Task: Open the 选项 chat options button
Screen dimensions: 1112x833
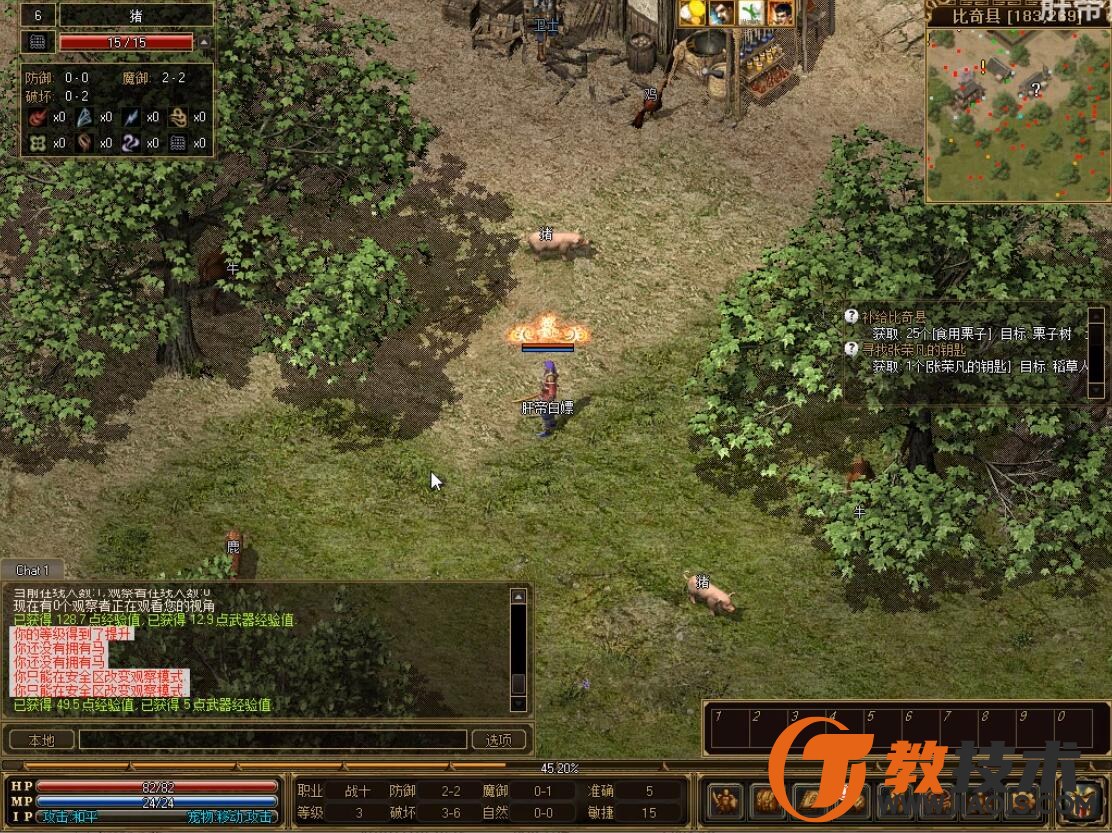Action: [499, 740]
